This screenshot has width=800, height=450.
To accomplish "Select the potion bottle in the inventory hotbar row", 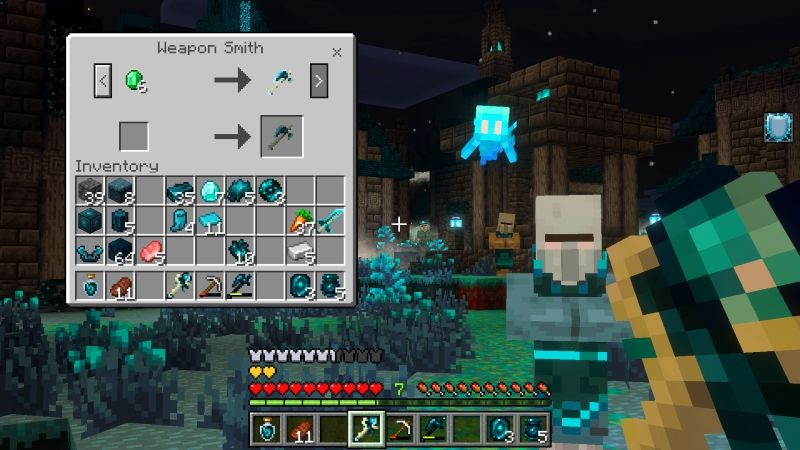I will click(x=91, y=286).
